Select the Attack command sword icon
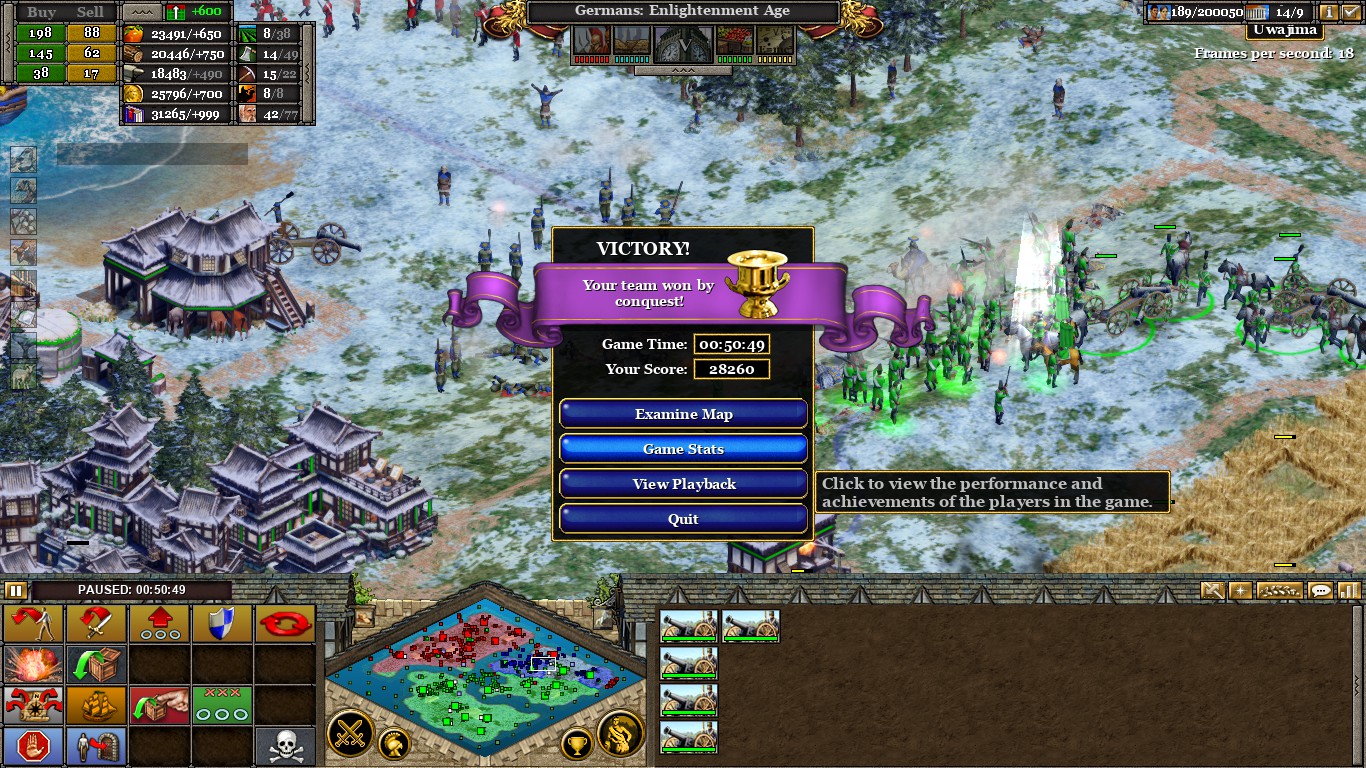 pyautogui.click(x=96, y=624)
